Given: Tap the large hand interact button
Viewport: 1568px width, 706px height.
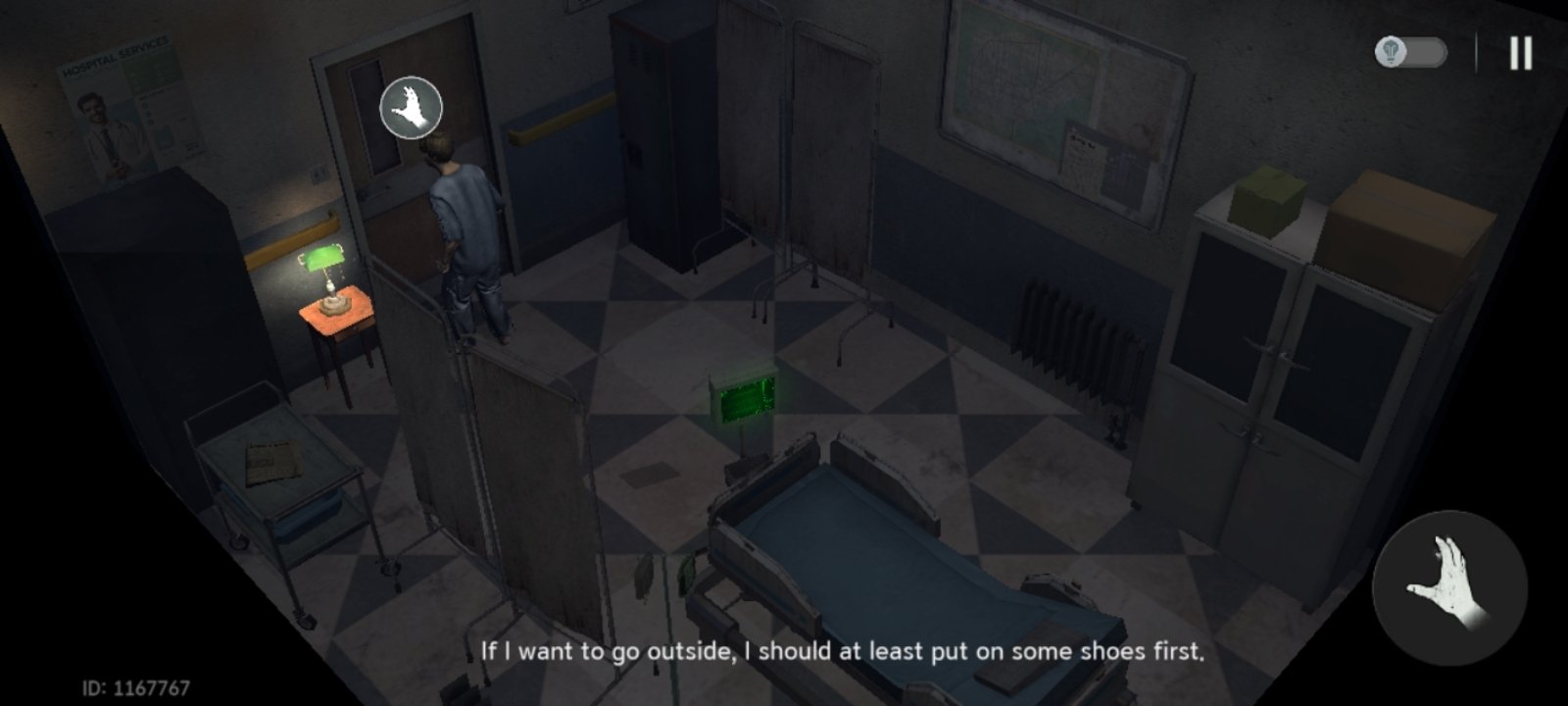Looking at the screenshot, I should click(x=1449, y=588).
